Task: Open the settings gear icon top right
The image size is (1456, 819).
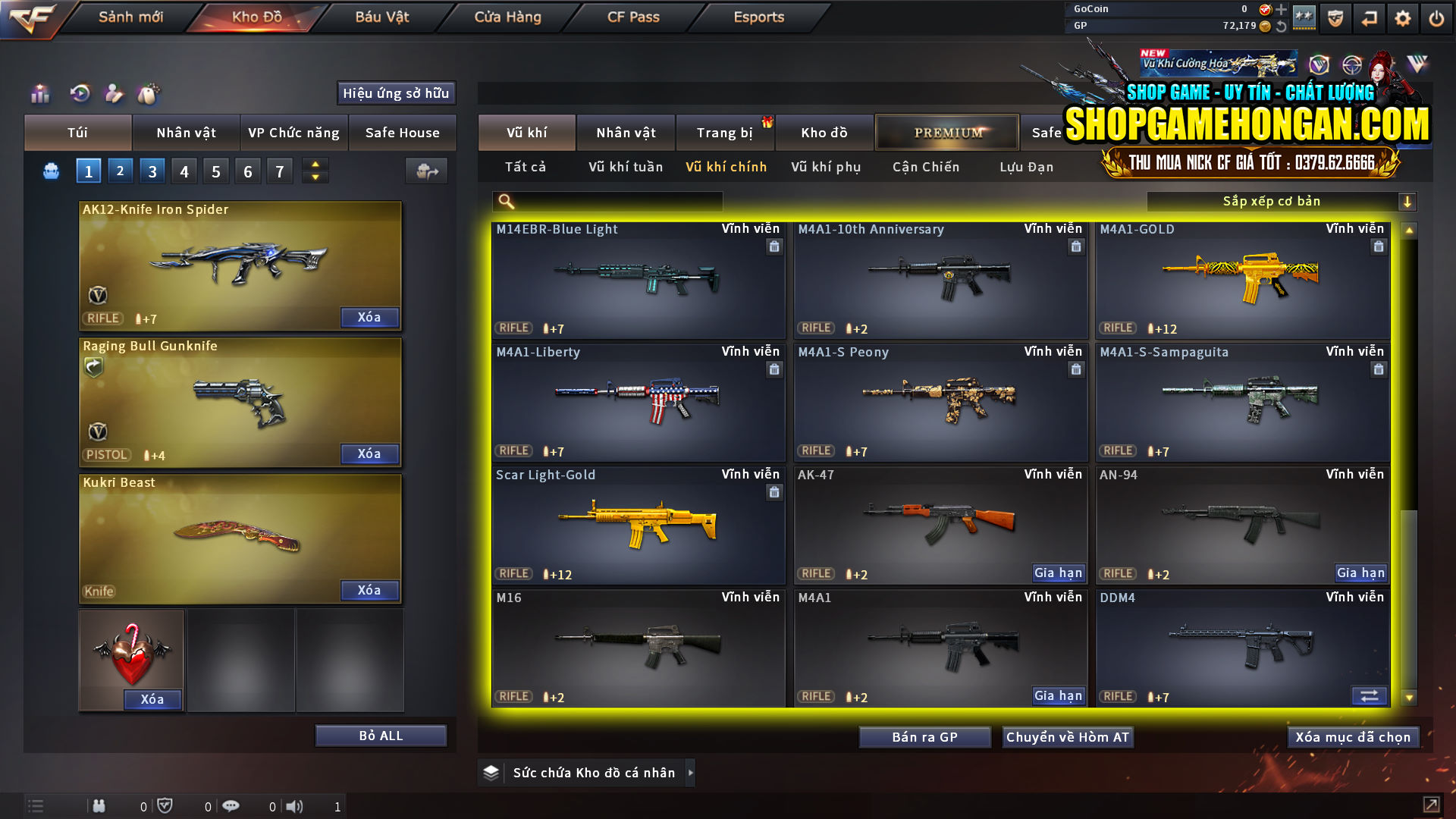Action: (x=1404, y=17)
